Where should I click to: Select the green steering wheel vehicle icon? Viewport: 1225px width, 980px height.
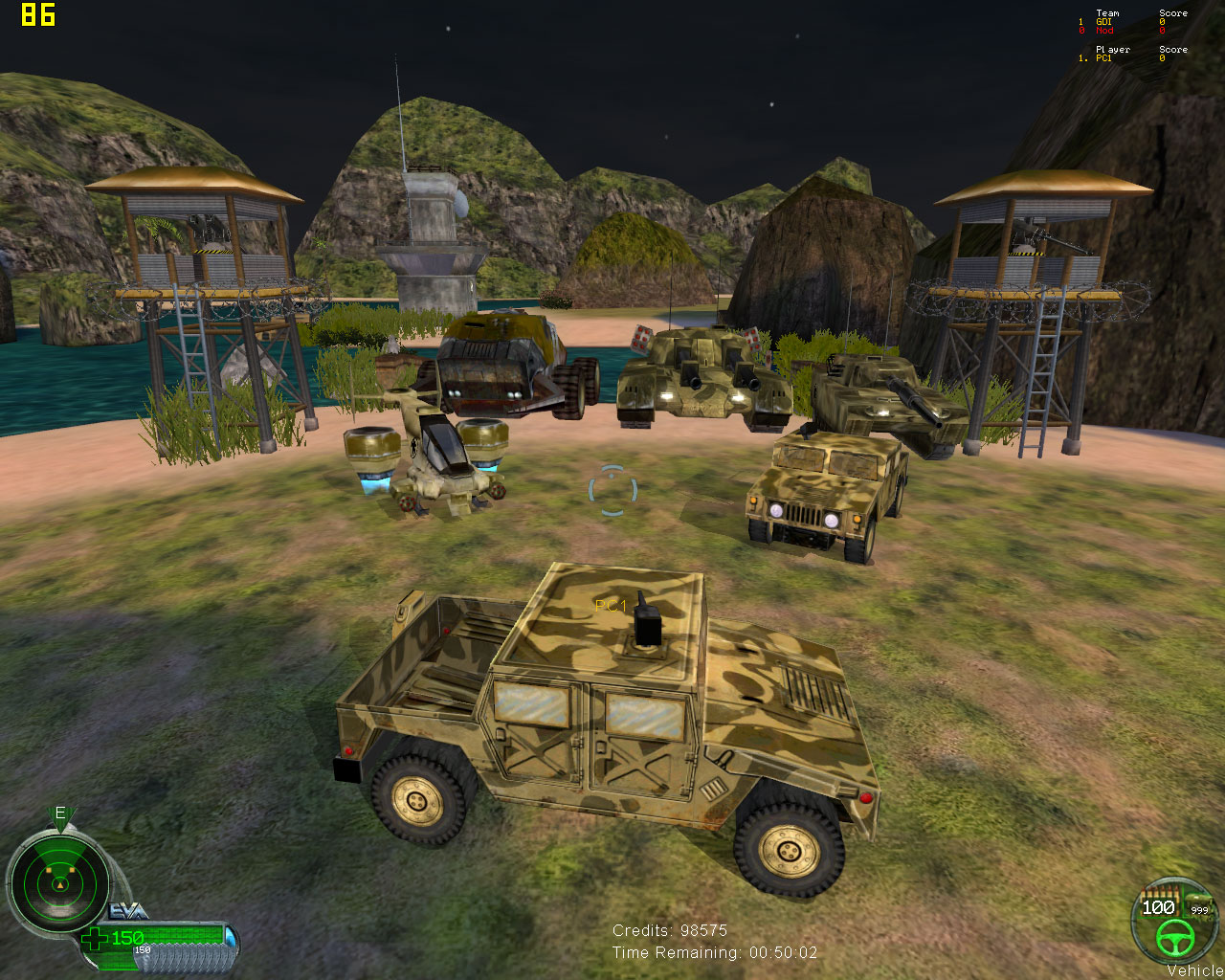pyautogui.click(x=1172, y=939)
